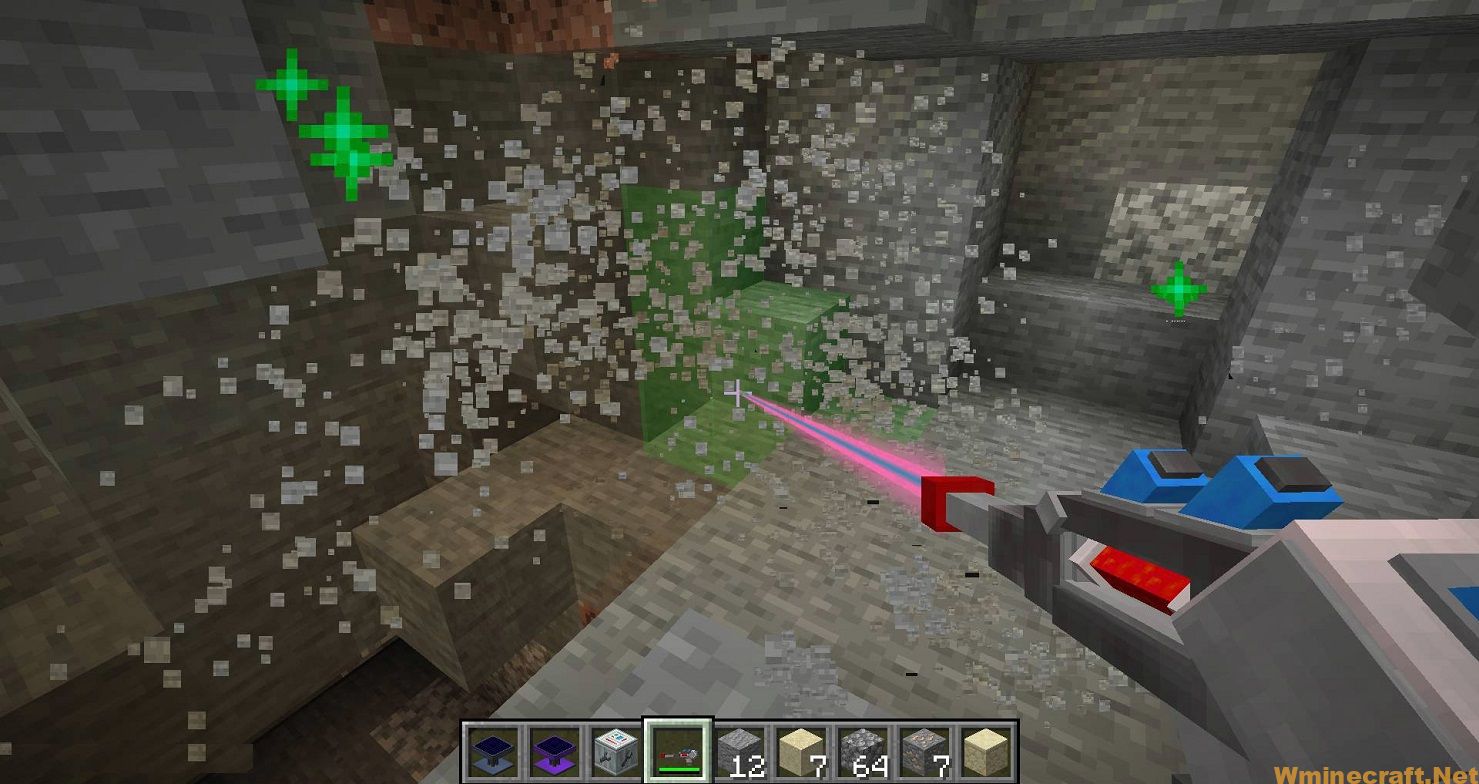Click the green sparkle particle on the right wall
The height and width of the screenshot is (784, 1479).
(1178, 289)
